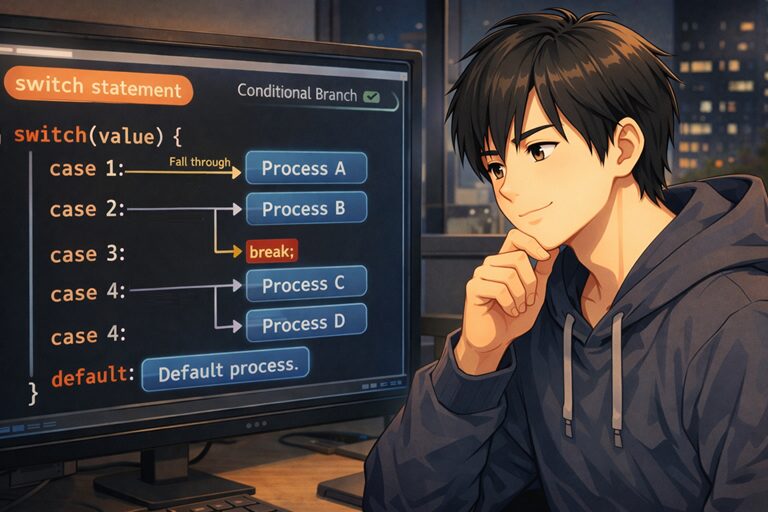
Task: Select the Process D box
Action: [x=305, y=323]
